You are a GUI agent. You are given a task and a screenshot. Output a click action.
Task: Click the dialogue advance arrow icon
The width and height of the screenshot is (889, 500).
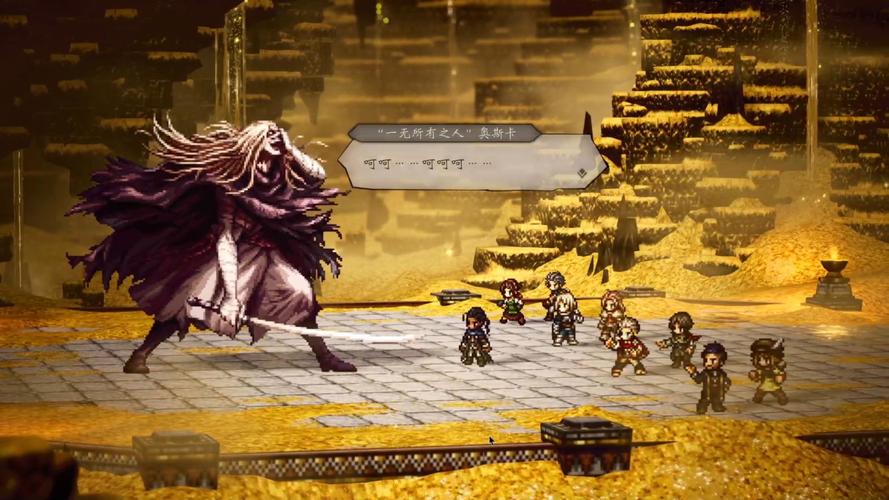pos(582,173)
